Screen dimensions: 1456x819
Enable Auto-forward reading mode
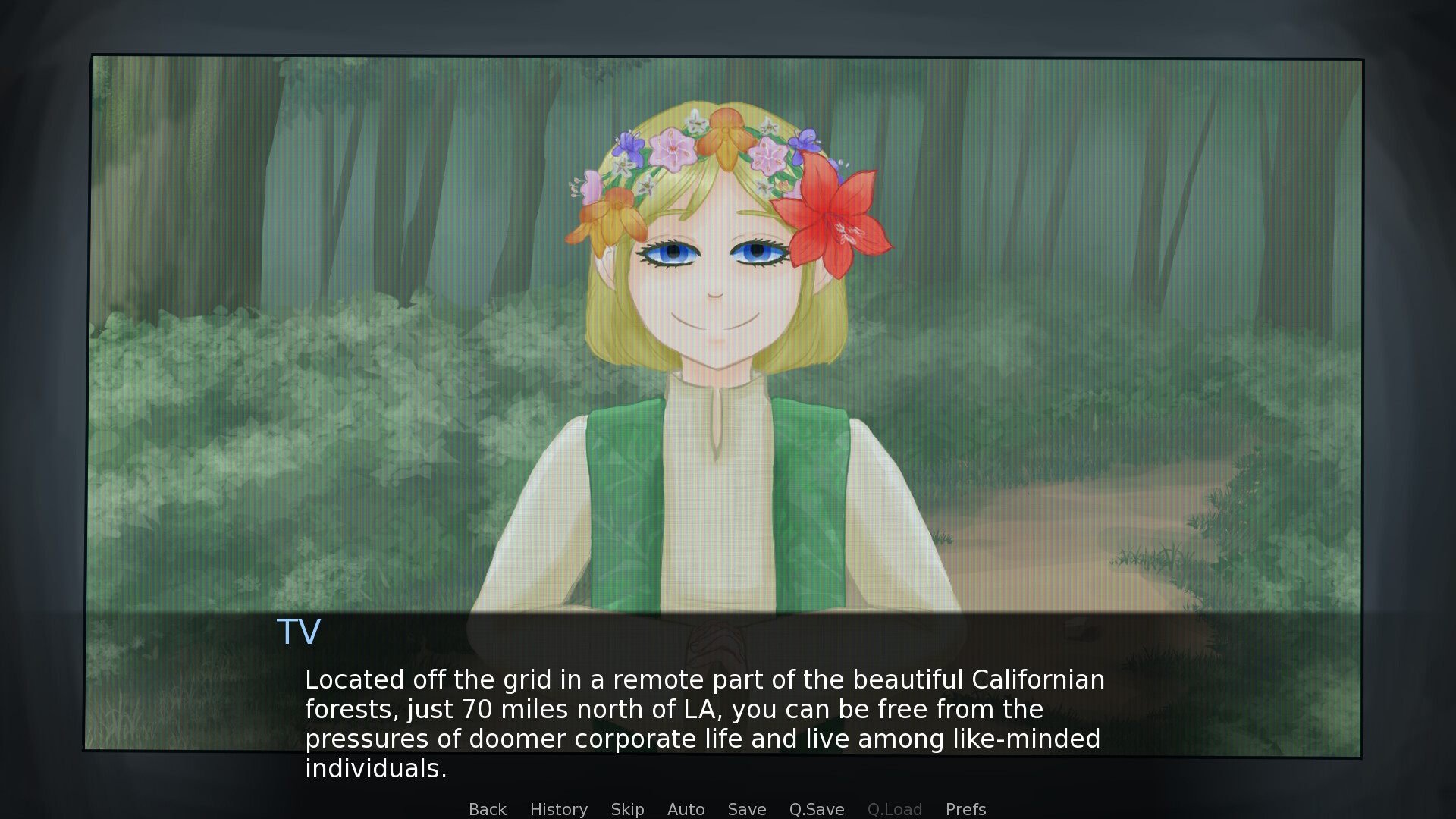tap(685, 808)
